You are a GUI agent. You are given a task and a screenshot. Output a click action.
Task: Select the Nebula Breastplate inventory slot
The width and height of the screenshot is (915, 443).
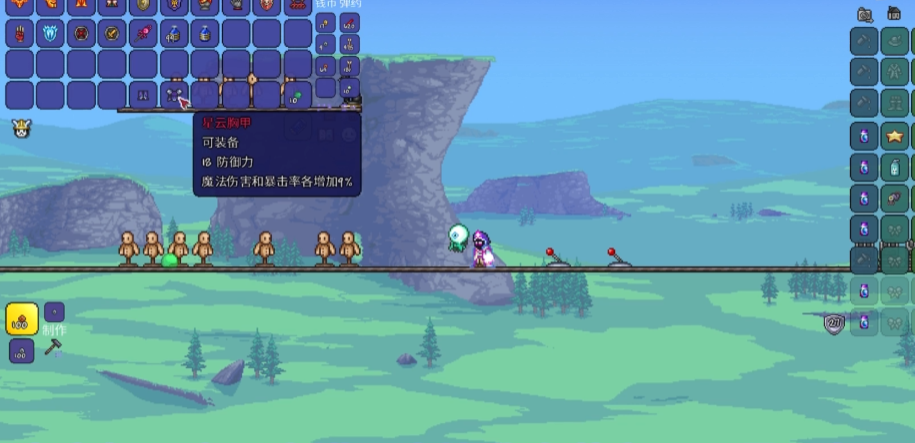[174, 96]
